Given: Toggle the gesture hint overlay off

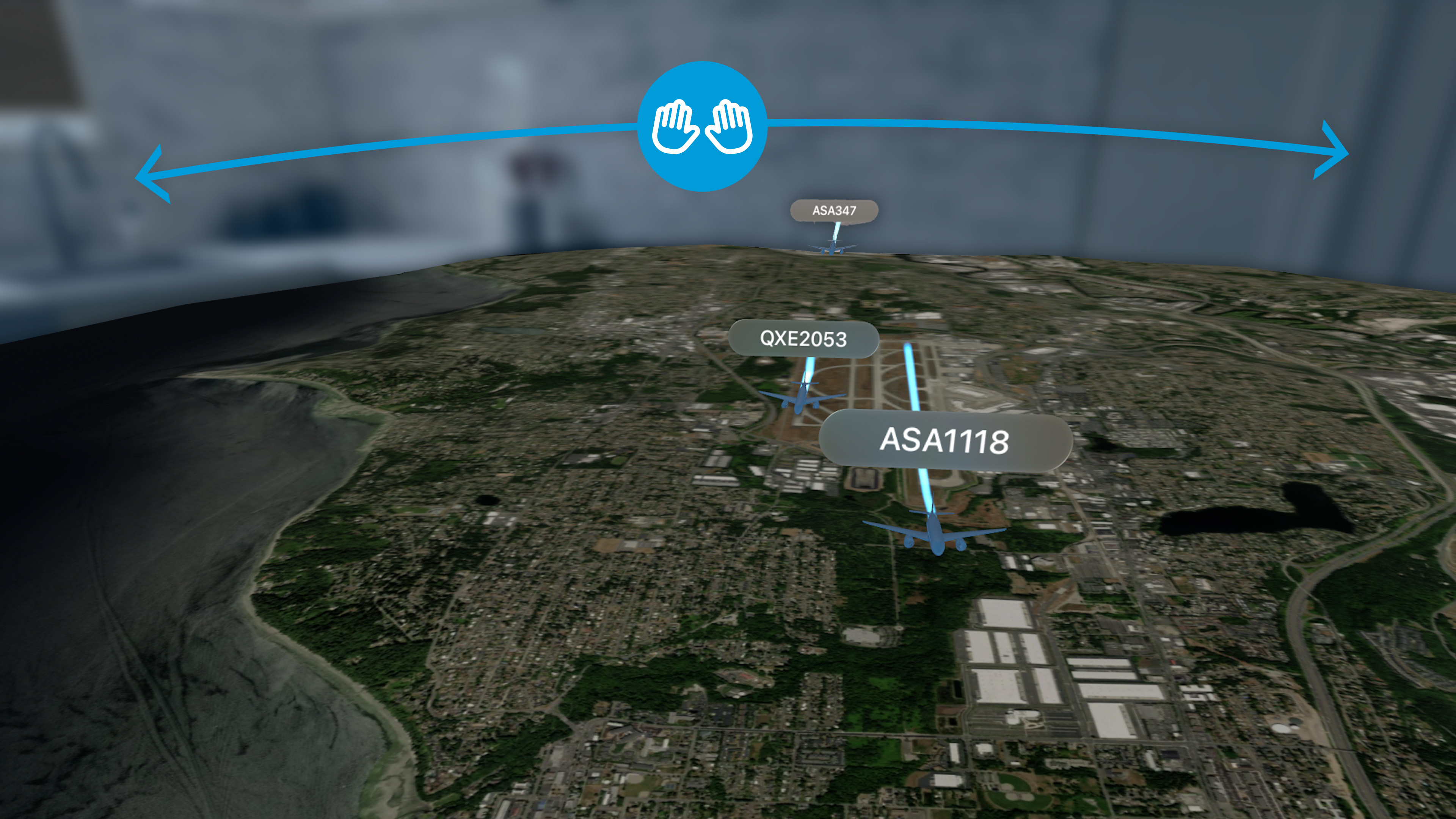Looking at the screenshot, I should tap(703, 128).
